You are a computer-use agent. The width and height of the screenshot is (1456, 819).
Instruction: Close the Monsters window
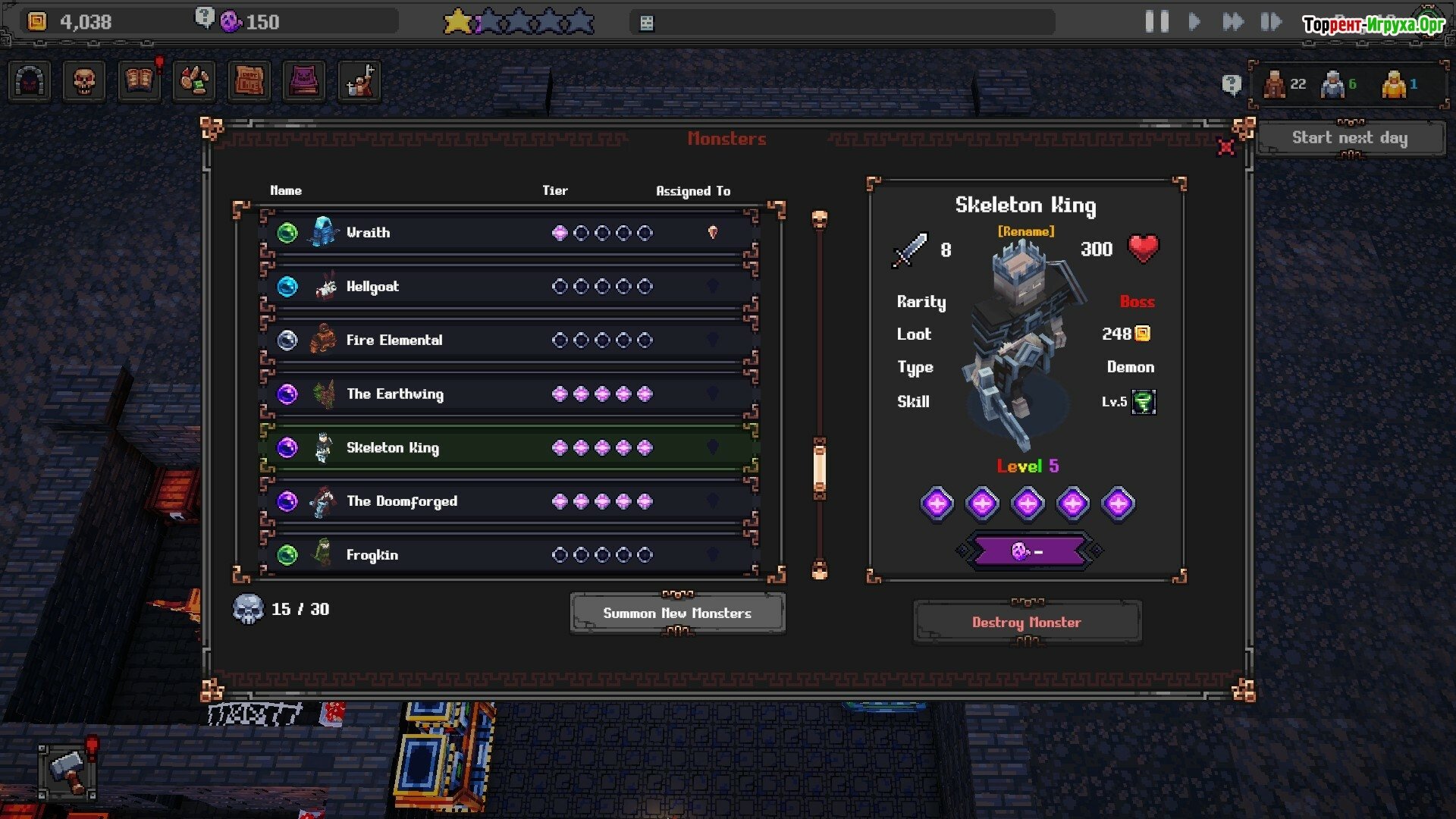coord(1225,147)
